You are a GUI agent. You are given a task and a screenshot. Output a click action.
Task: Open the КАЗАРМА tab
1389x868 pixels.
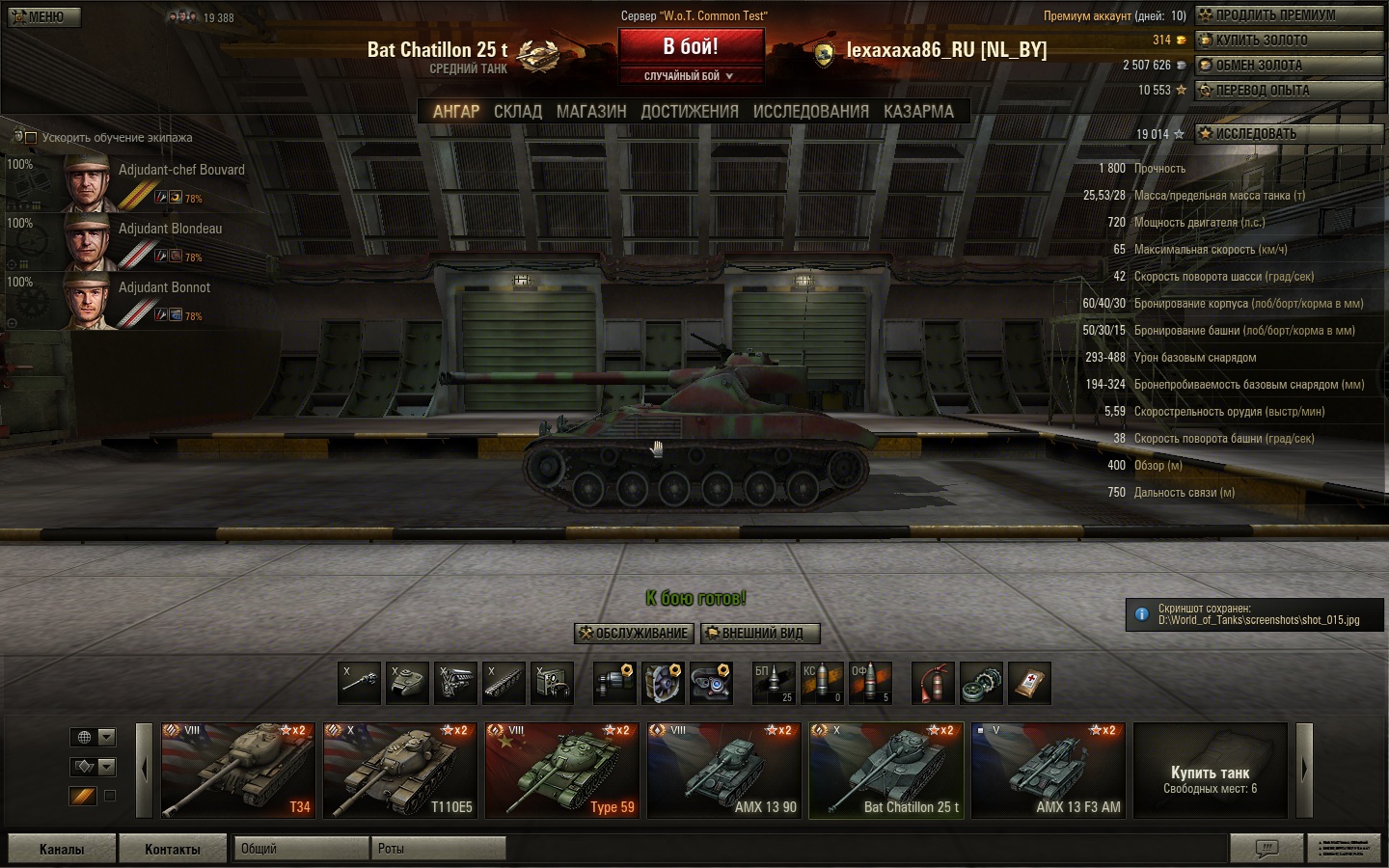pyautogui.click(x=918, y=112)
